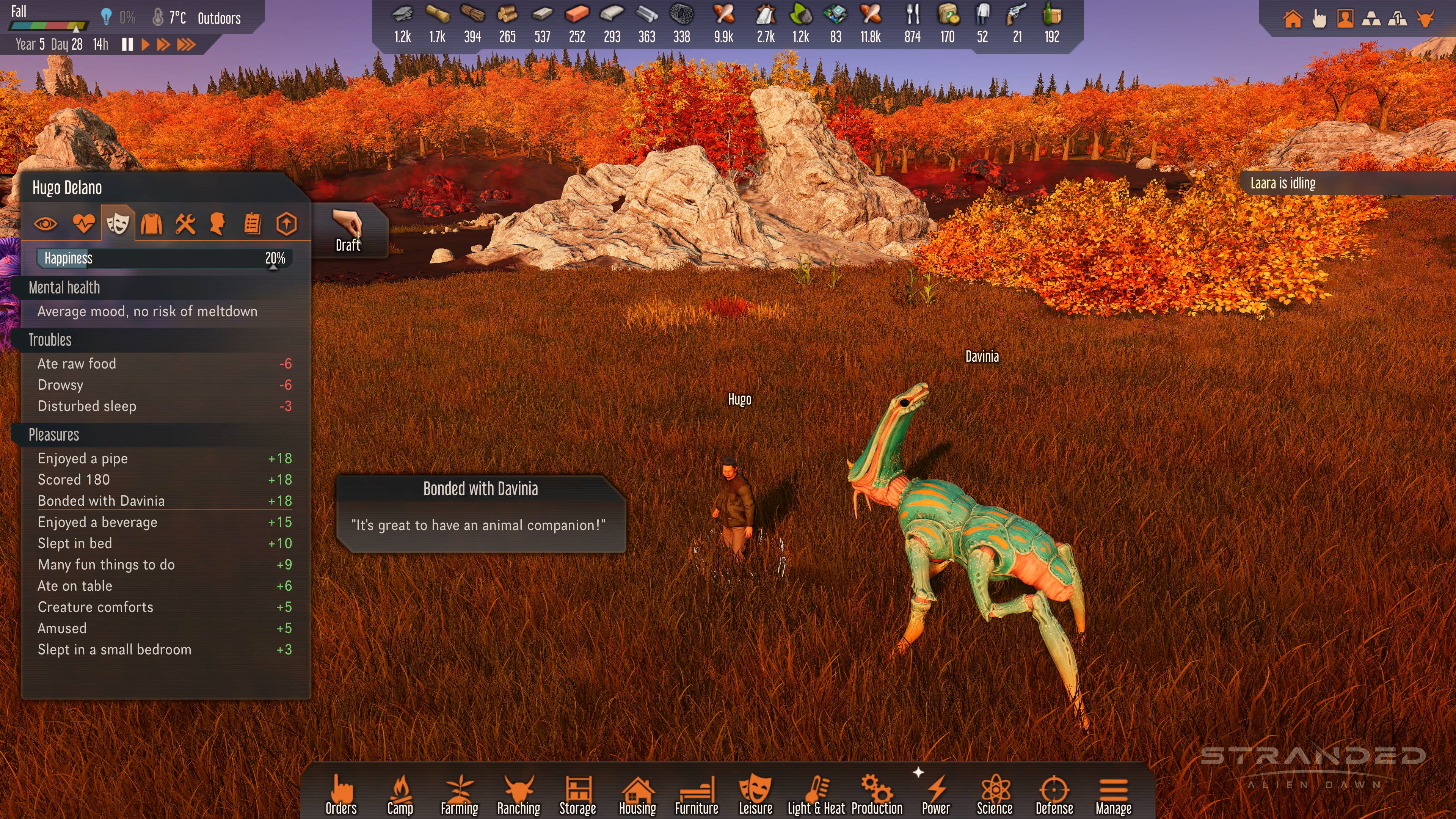The width and height of the screenshot is (1456, 819).
Task: Pause the game with the pause control
Action: point(127,45)
